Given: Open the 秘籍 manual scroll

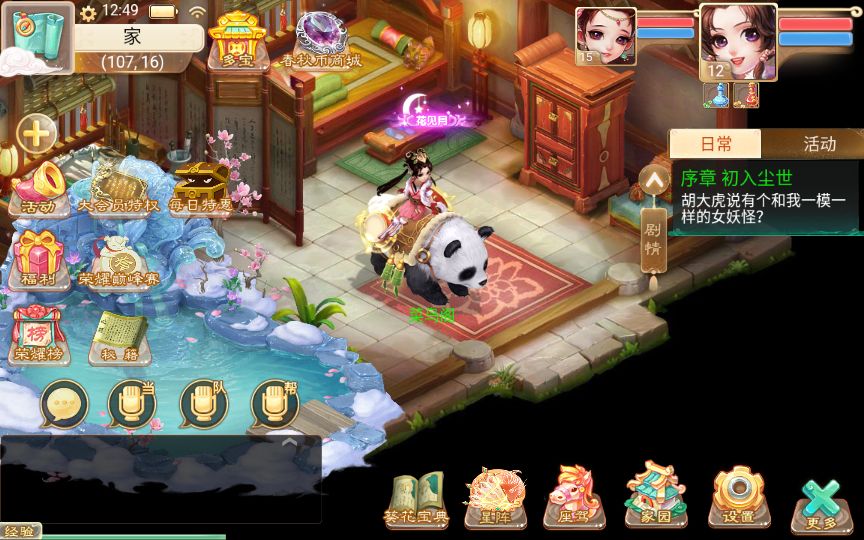Looking at the screenshot, I should 118,335.
